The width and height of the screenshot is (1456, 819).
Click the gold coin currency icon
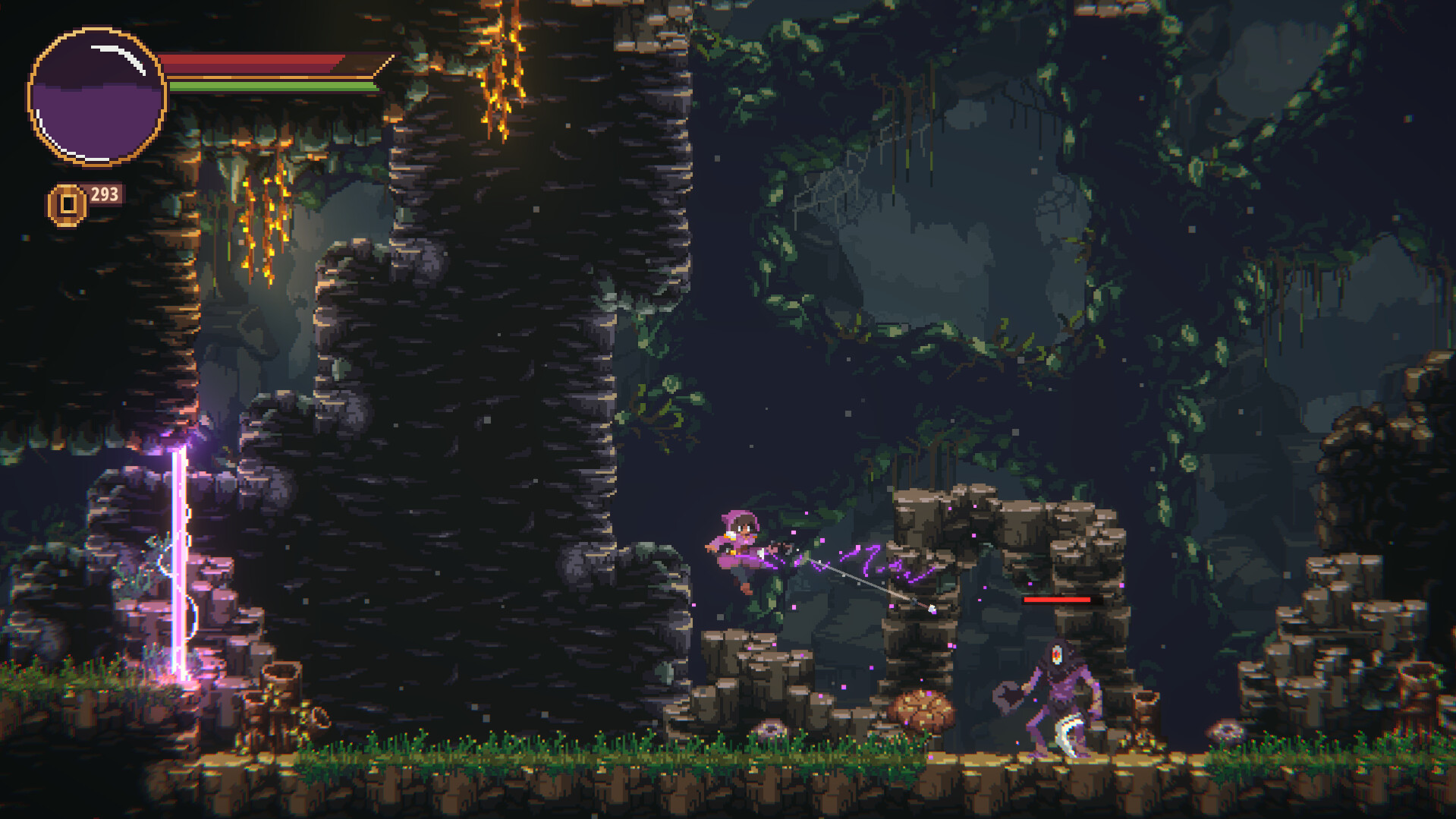point(67,201)
